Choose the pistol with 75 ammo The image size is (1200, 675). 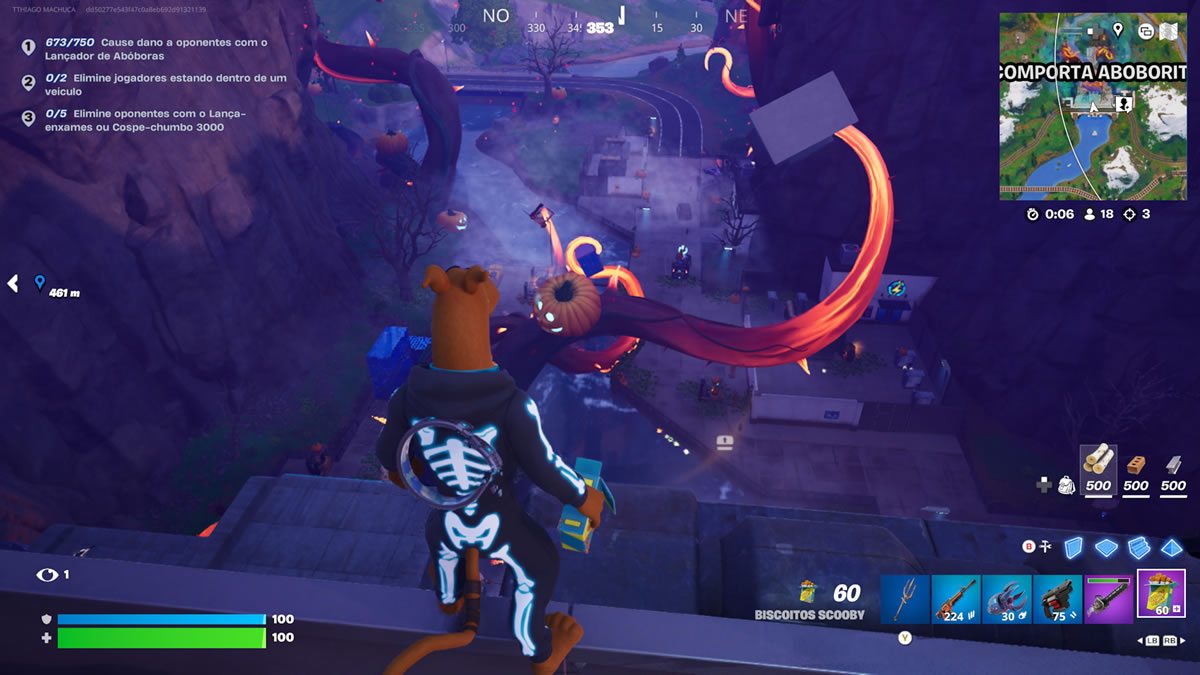[x=1058, y=600]
